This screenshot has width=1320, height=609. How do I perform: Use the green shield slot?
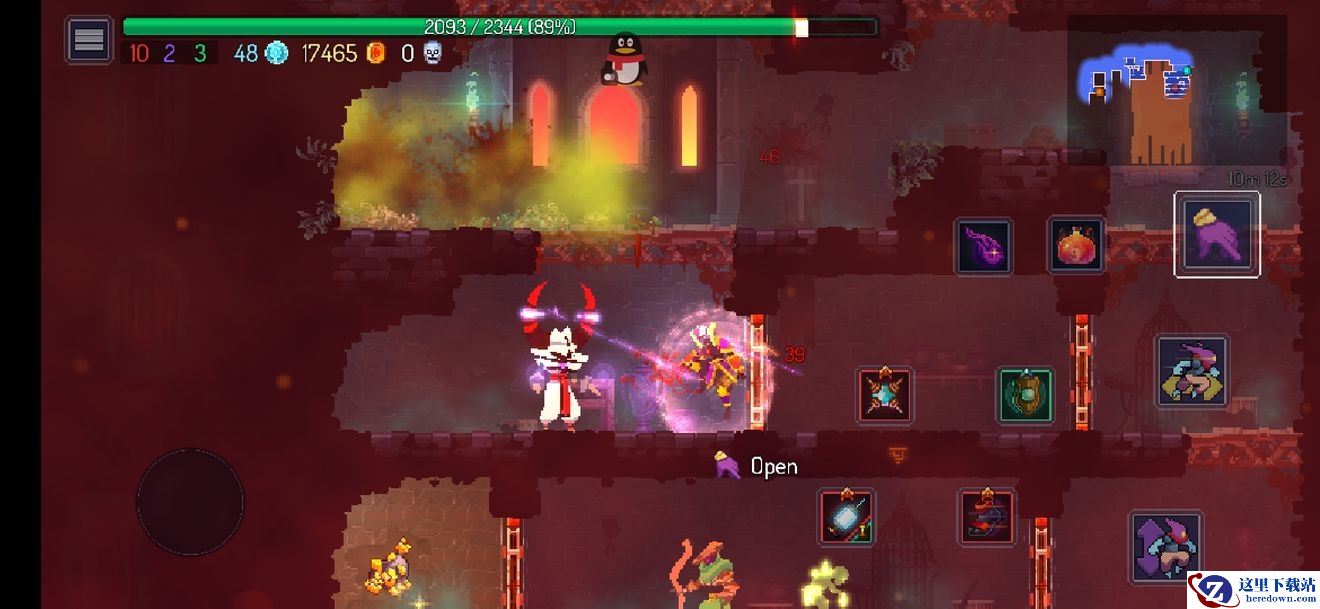(x=1025, y=395)
